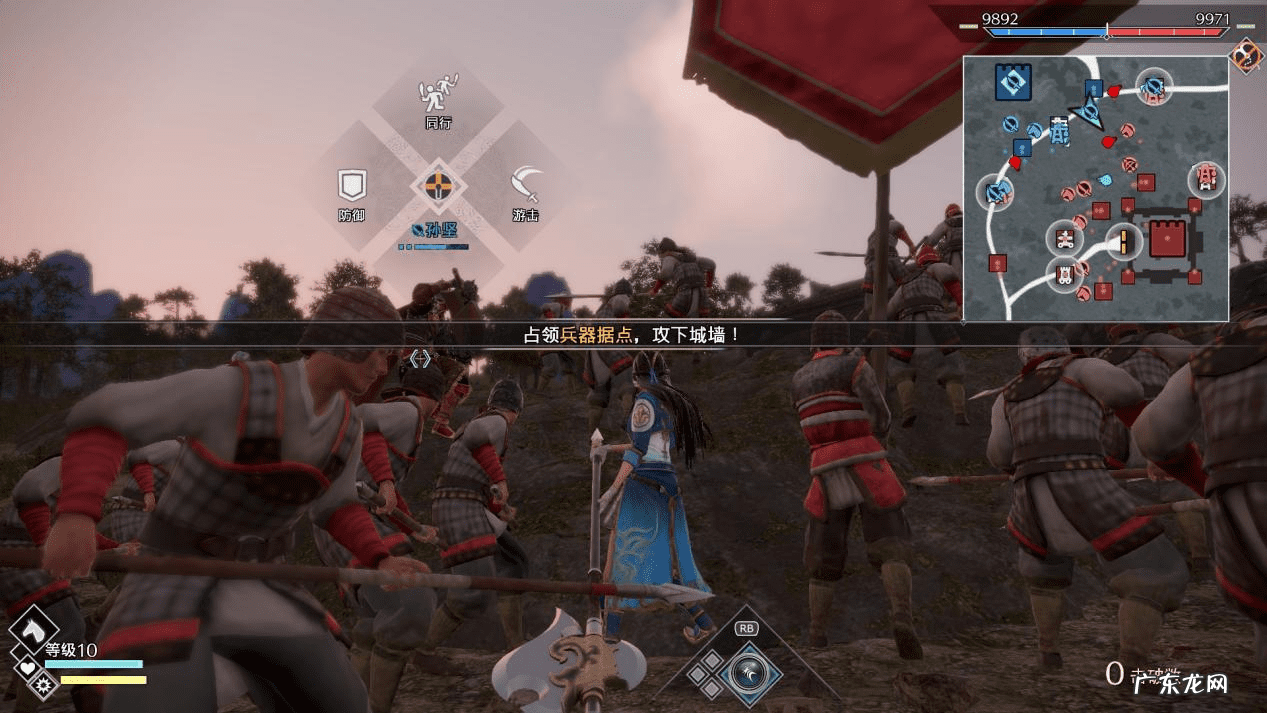The height and width of the screenshot is (713, 1267).
Task: Click the sun burst status icon
Action: pyautogui.click(x=44, y=685)
